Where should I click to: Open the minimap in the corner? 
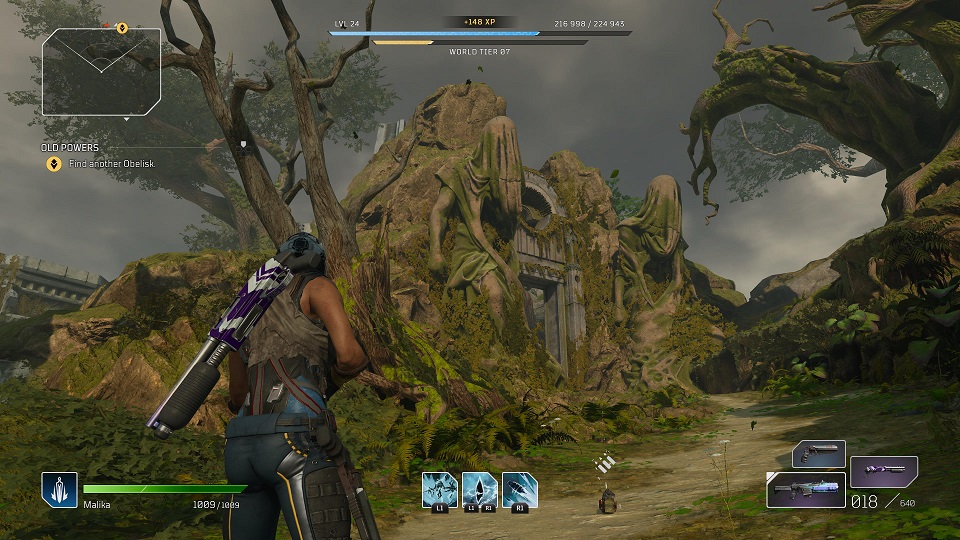tap(101, 71)
